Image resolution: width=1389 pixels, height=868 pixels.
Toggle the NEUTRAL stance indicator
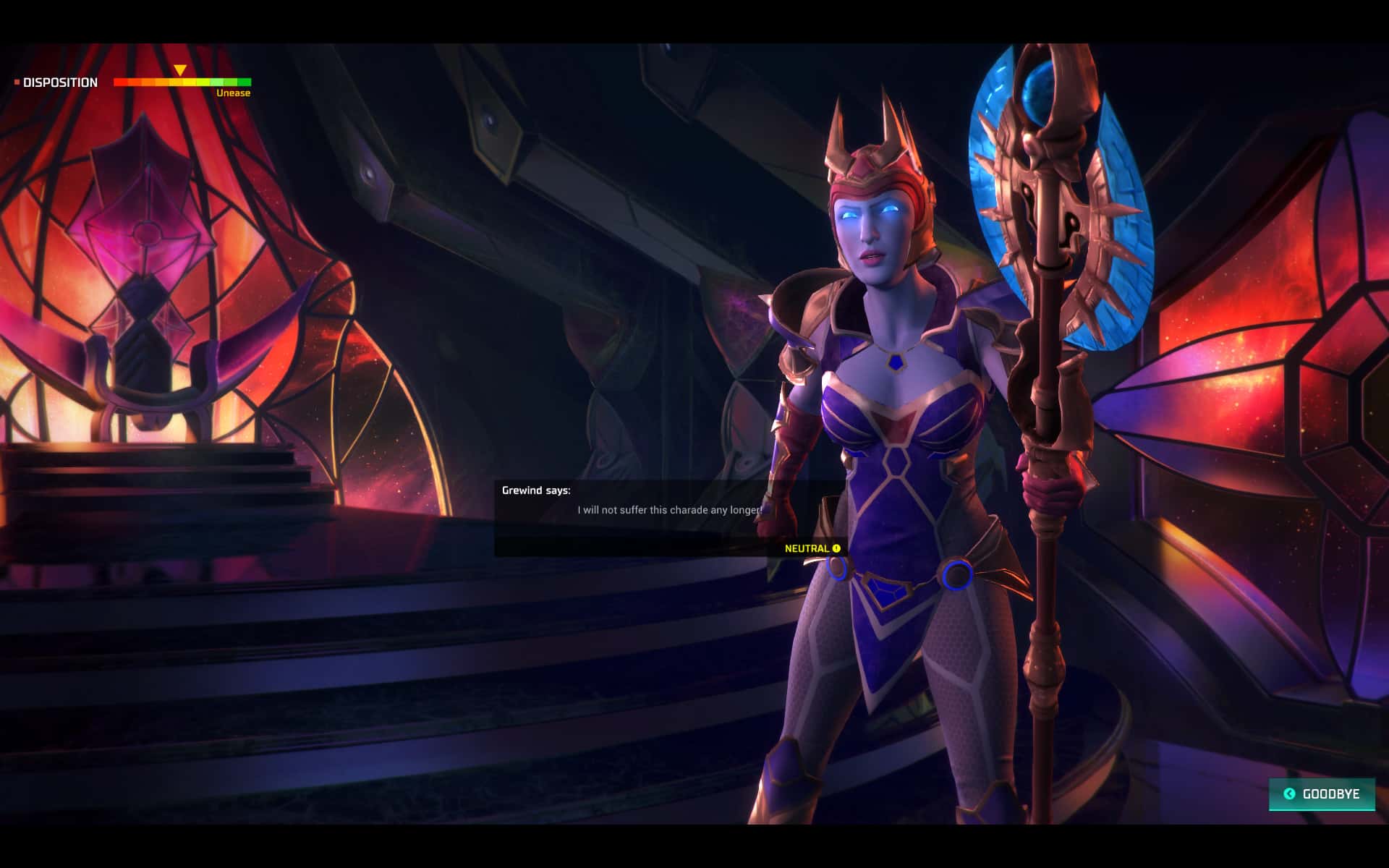pyautogui.click(x=805, y=548)
